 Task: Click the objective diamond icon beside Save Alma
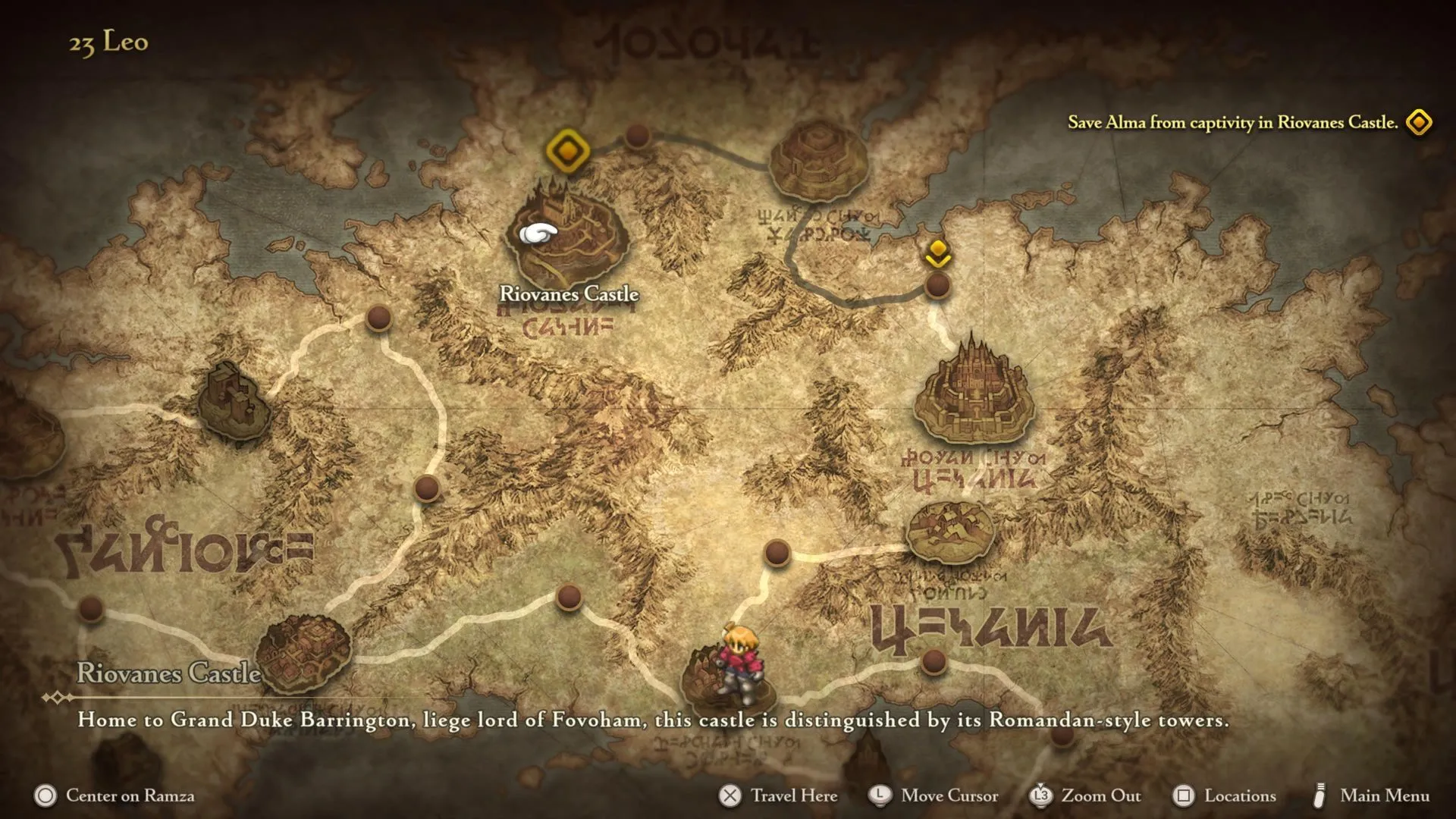pyautogui.click(x=1419, y=122)
